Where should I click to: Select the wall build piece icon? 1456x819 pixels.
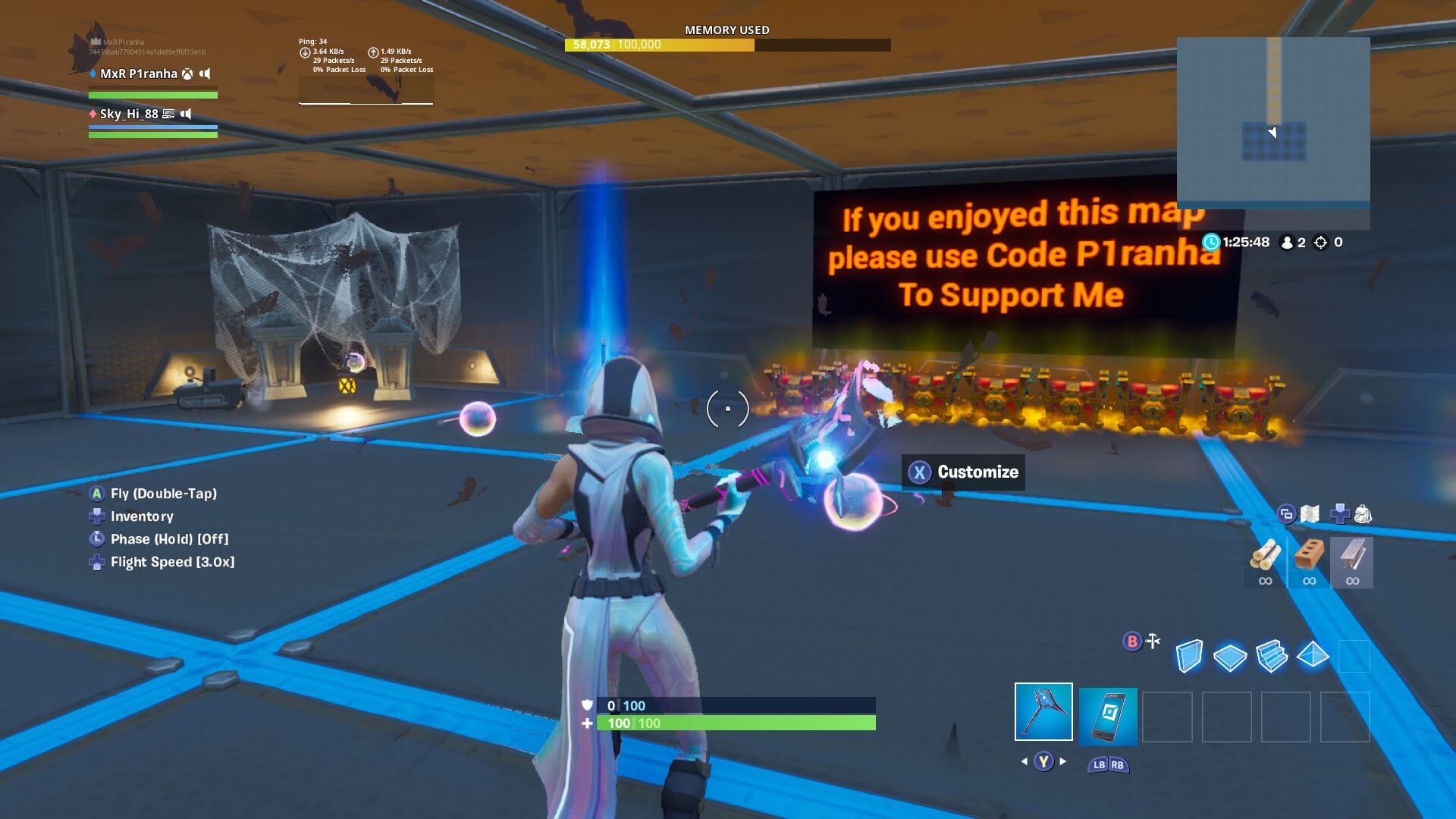pyautogui.click(x=1190, y=654)
